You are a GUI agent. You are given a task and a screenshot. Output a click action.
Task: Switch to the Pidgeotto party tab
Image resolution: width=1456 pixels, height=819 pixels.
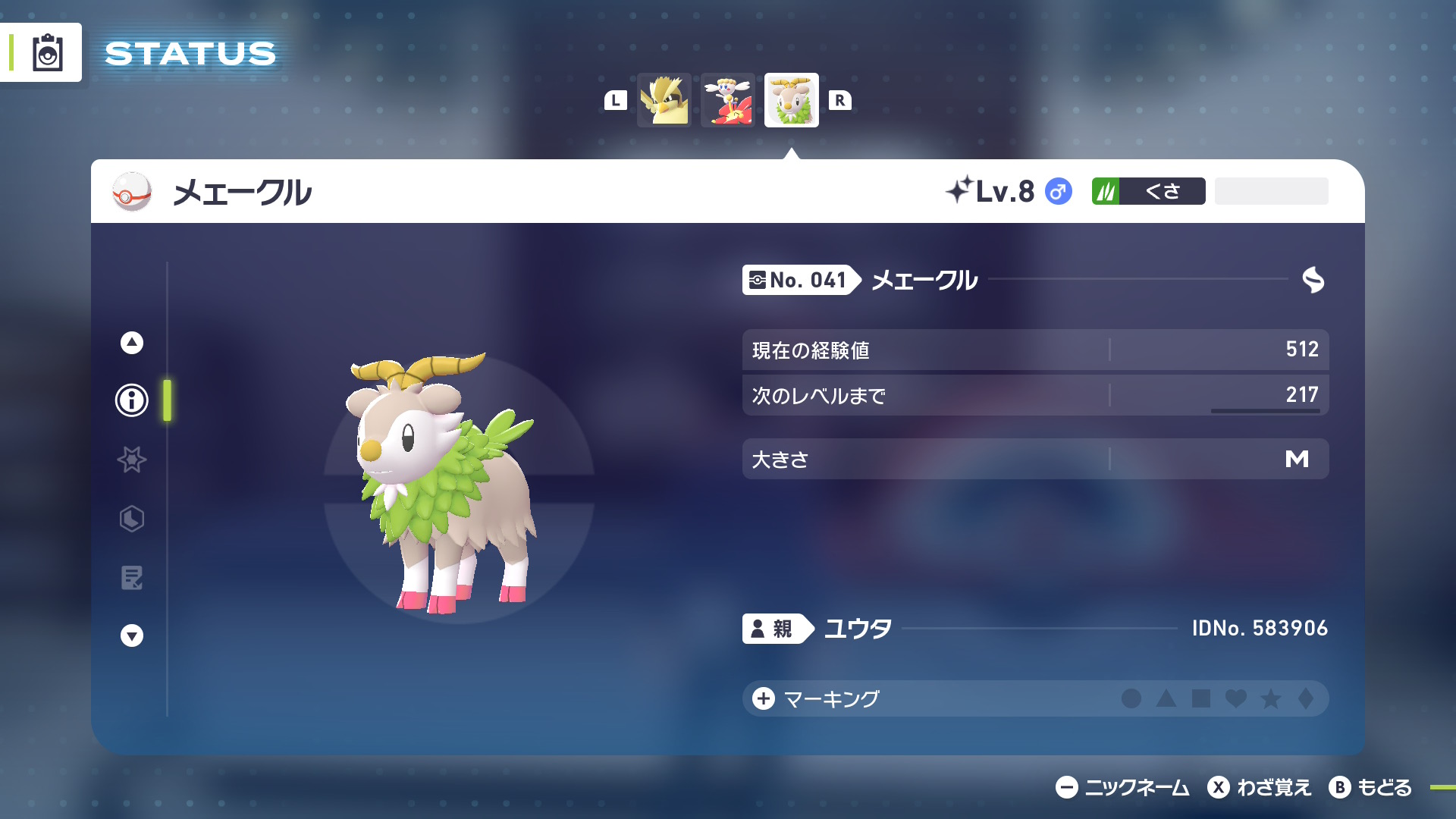coord(663,99)
